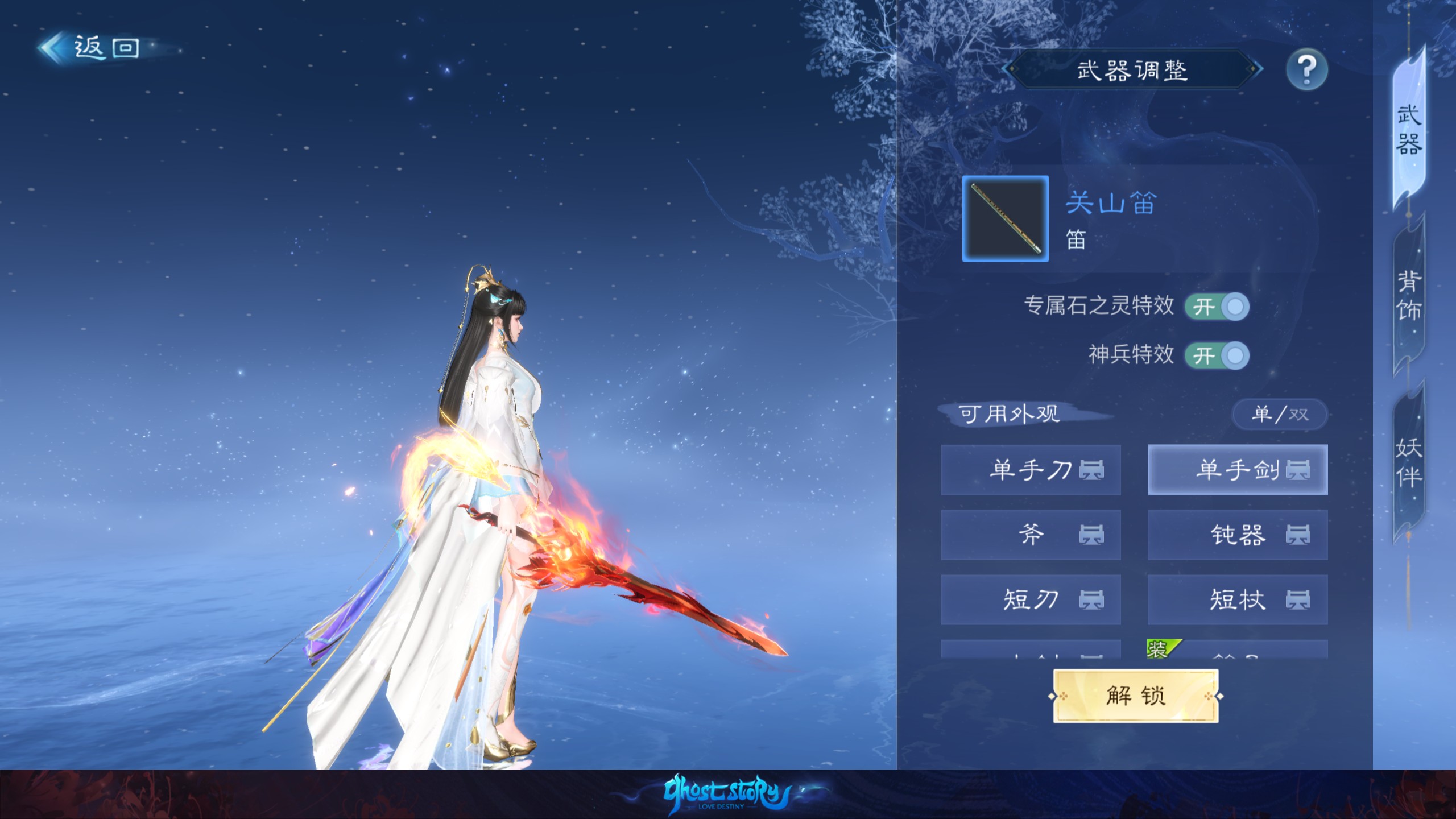Open the question mark help button
Image resolution: width=1456 pixels, height=819 pixels.
1306,70
